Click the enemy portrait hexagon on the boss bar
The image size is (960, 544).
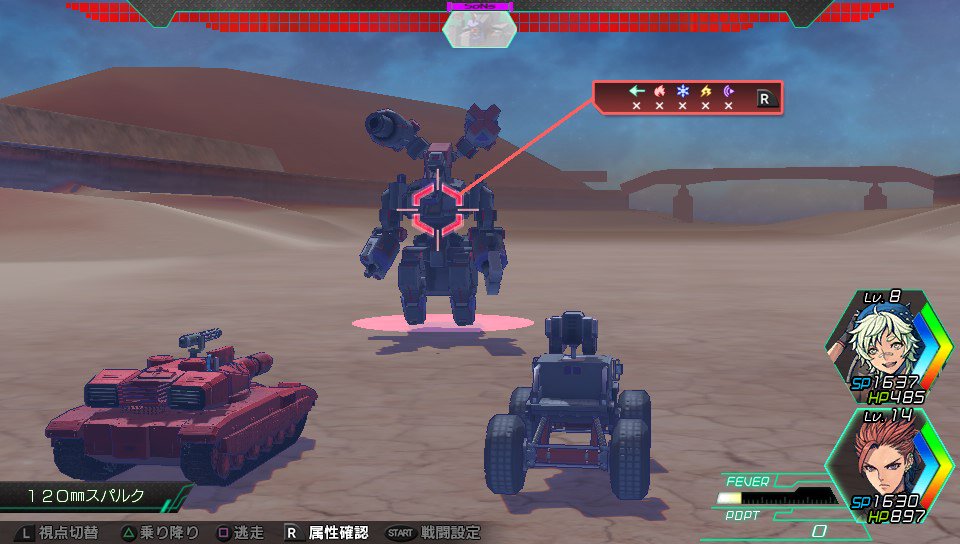(479, 30)
